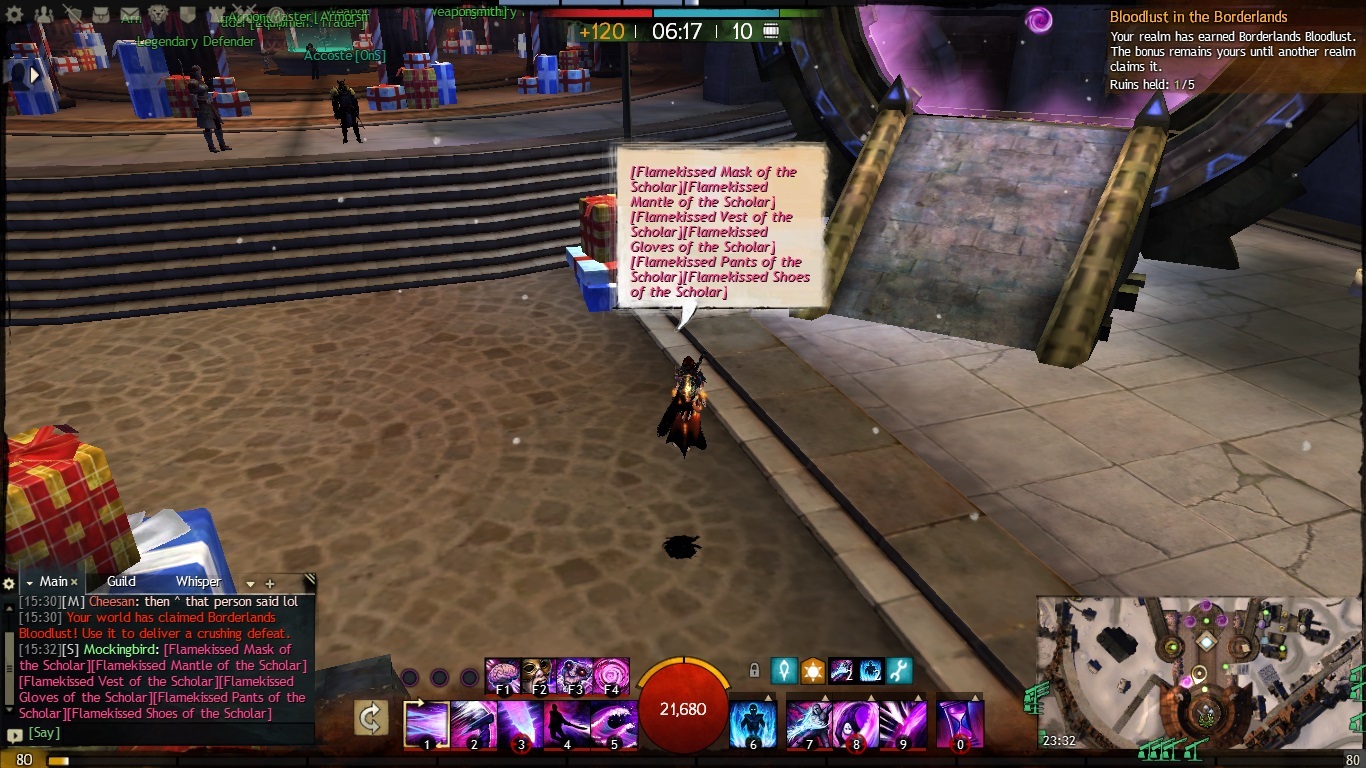Swap weapons with the arrow button
Viewport: 1366px width, 768px height.
coord(371,718)
